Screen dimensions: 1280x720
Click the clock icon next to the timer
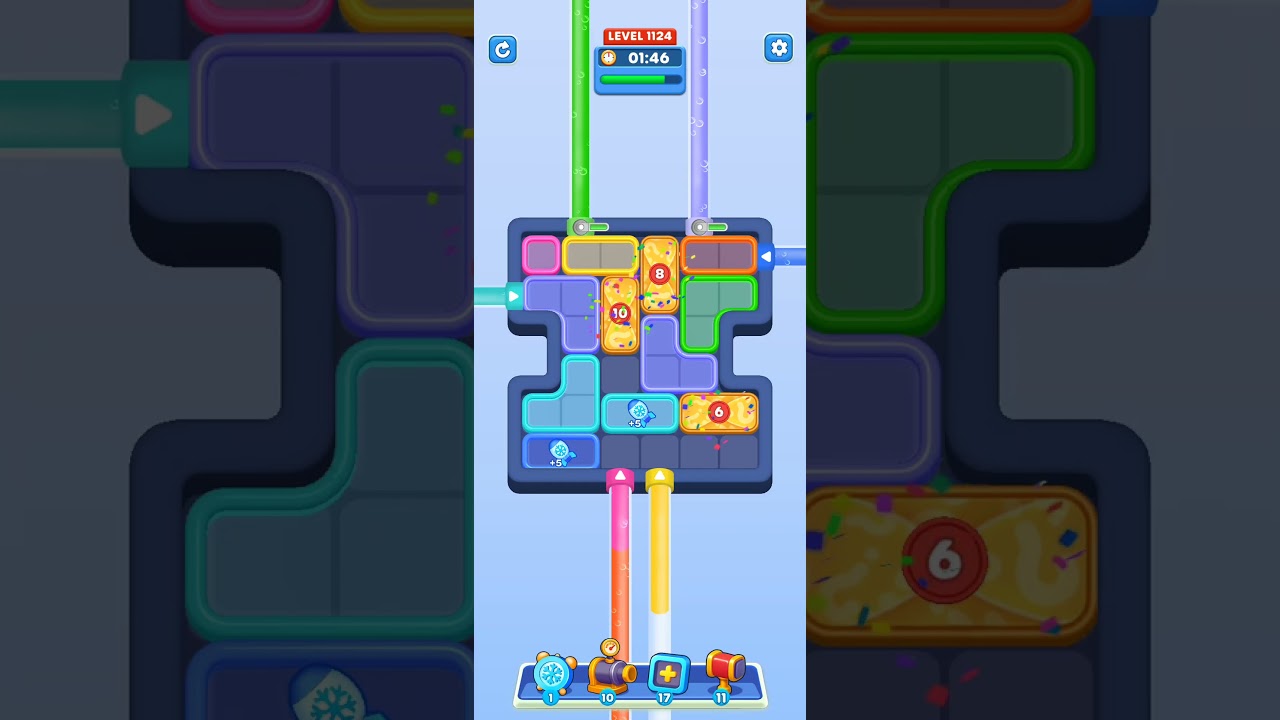[606, 58]
